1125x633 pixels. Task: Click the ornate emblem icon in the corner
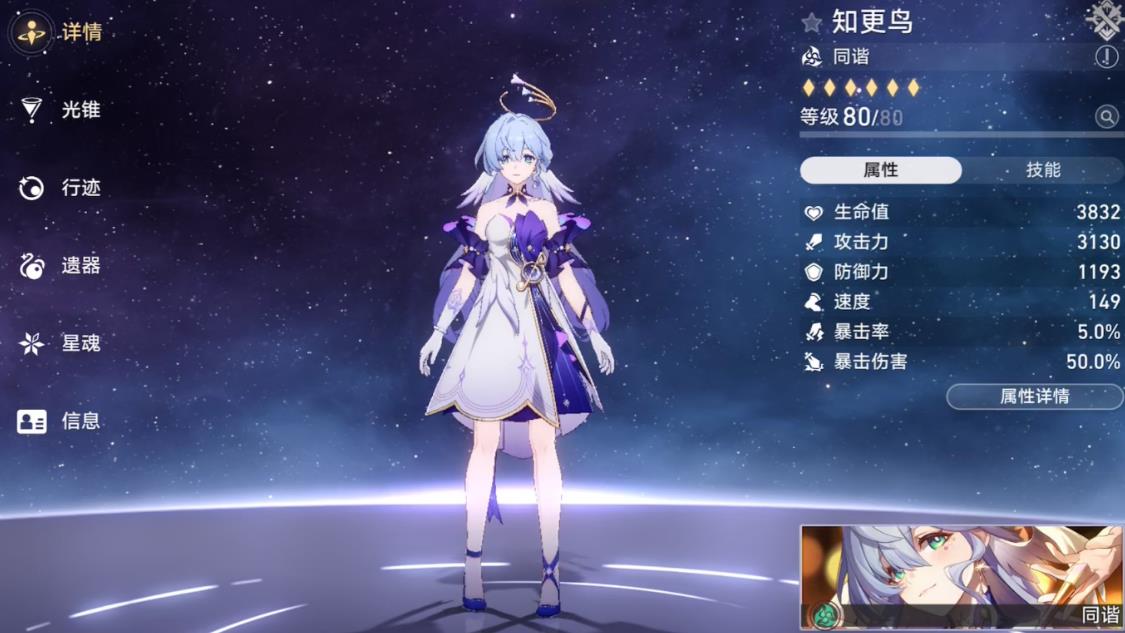tap(1104, 18)
